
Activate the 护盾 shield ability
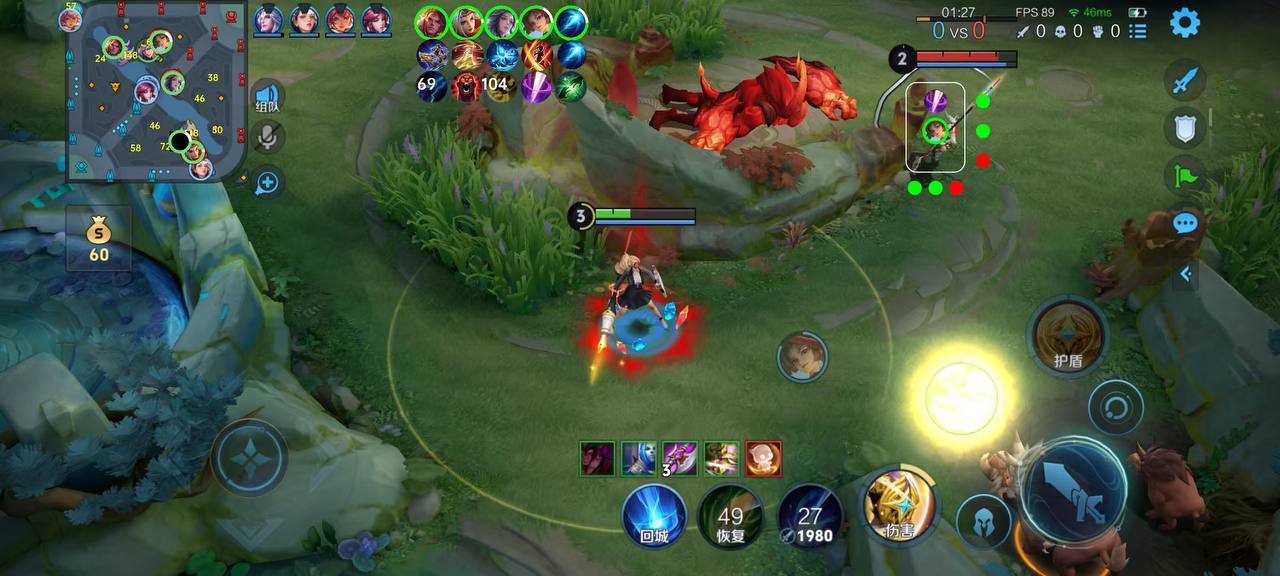pyautogui.click(x=1068, y=335)
